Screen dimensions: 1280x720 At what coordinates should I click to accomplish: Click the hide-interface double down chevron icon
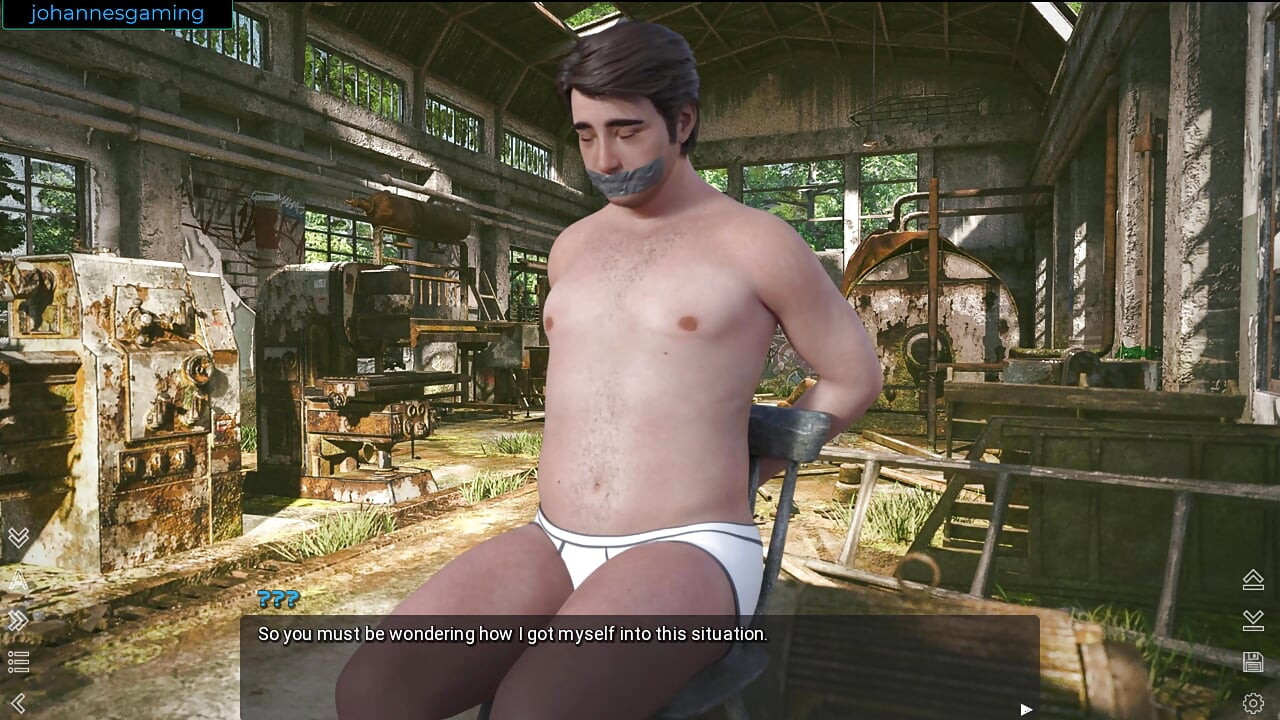18,539
